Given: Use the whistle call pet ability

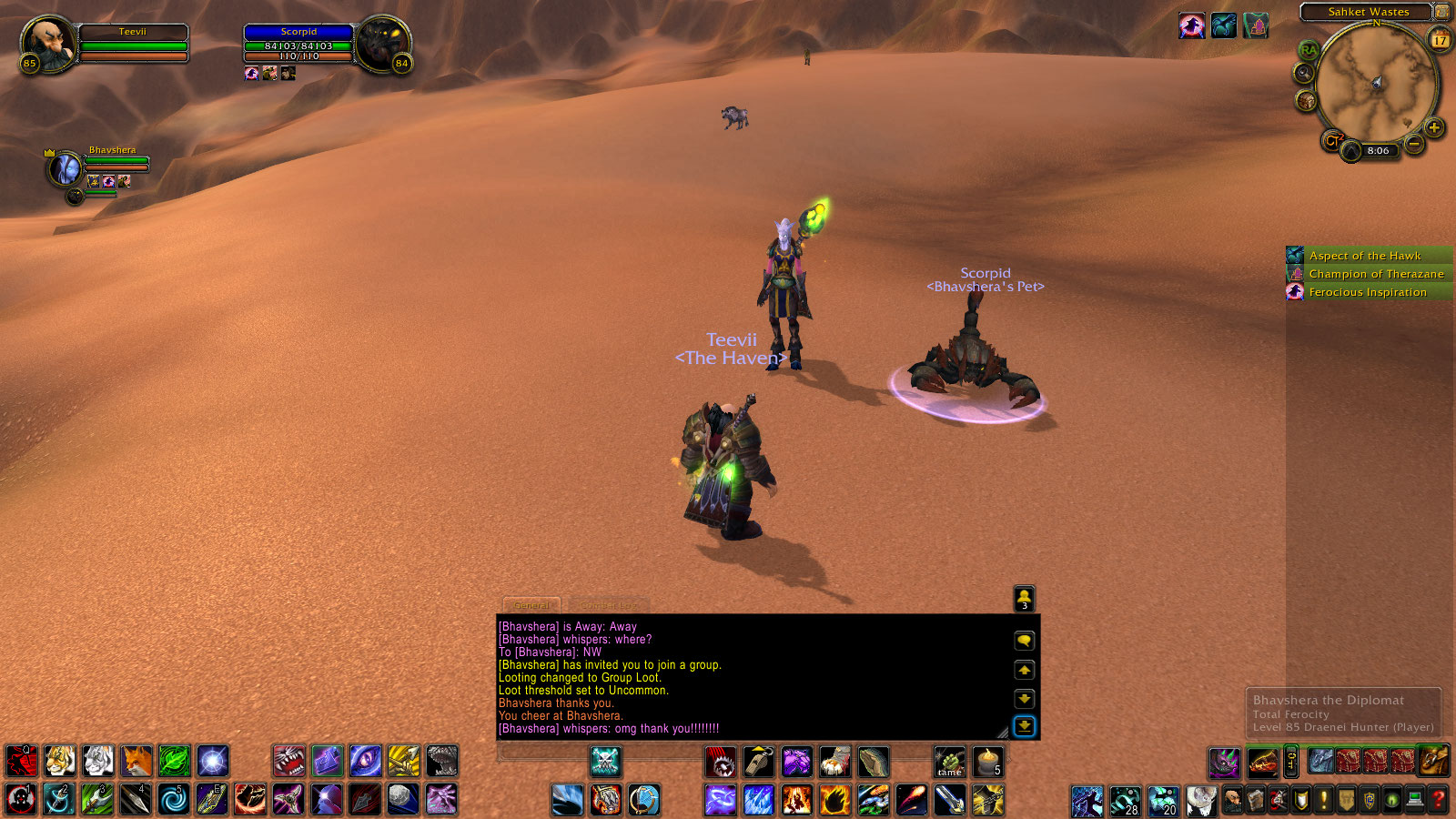Looking at the screenshot, I should click(758, 762).
